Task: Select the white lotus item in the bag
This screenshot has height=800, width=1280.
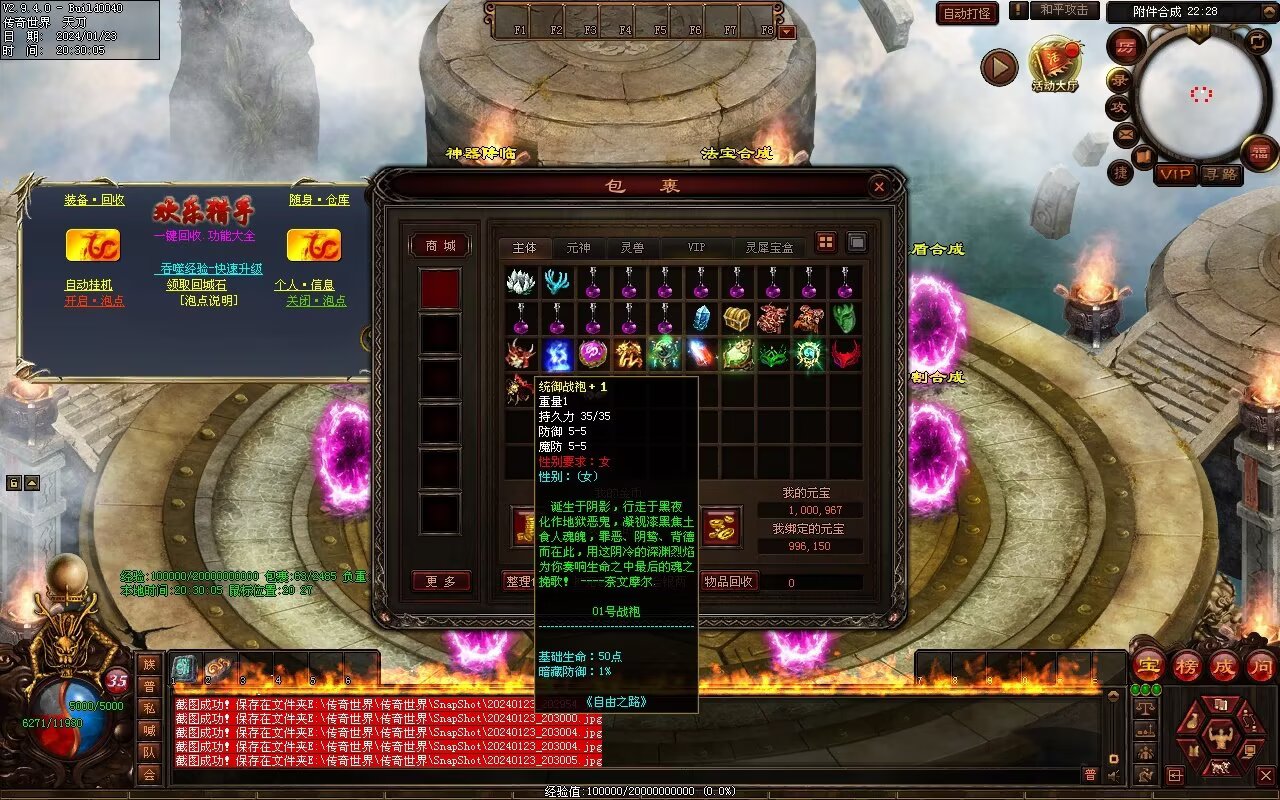Action: click(521, 283)
